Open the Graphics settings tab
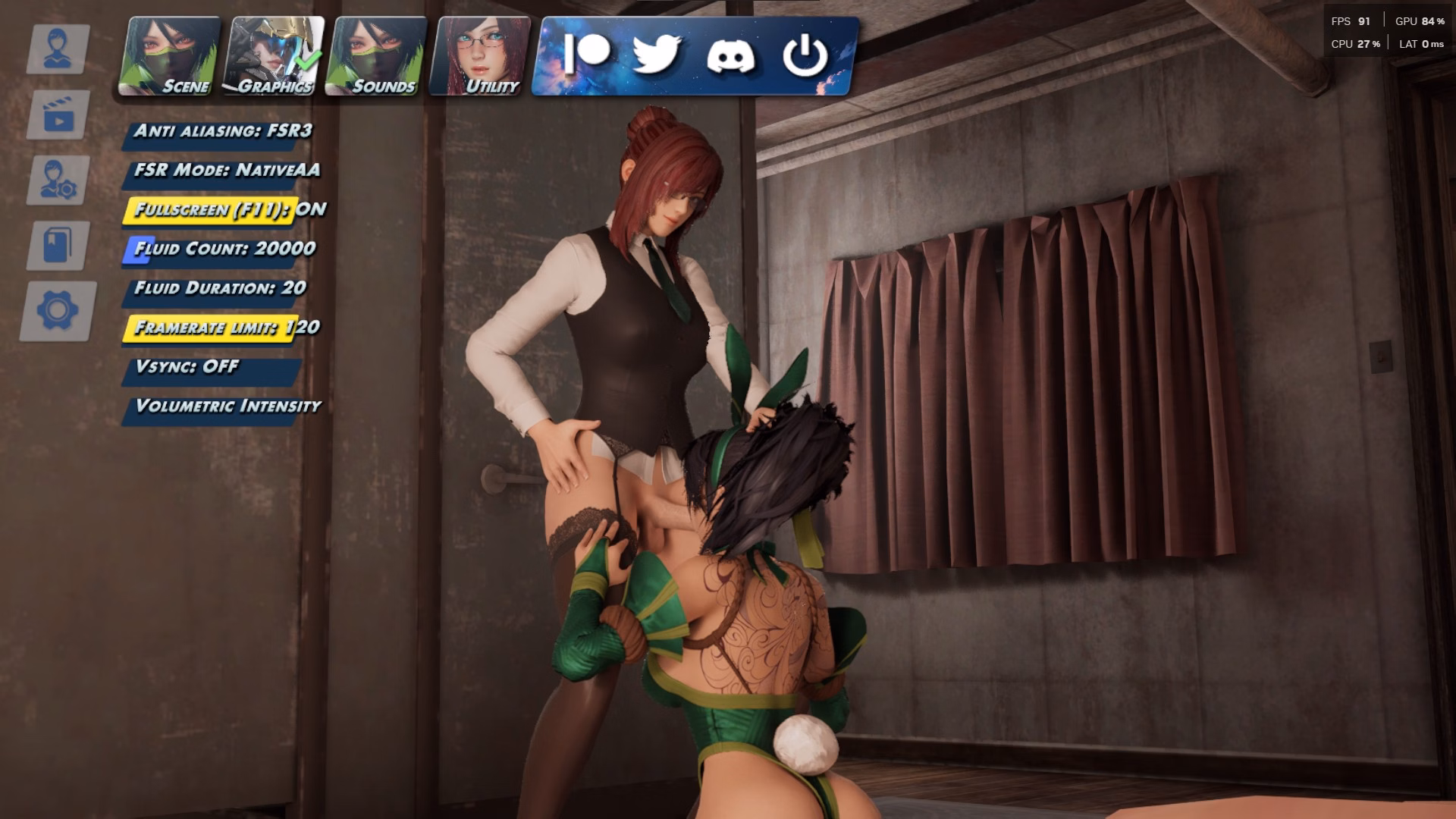Viewport: 1456px width, 819px height. pos(275,57)
